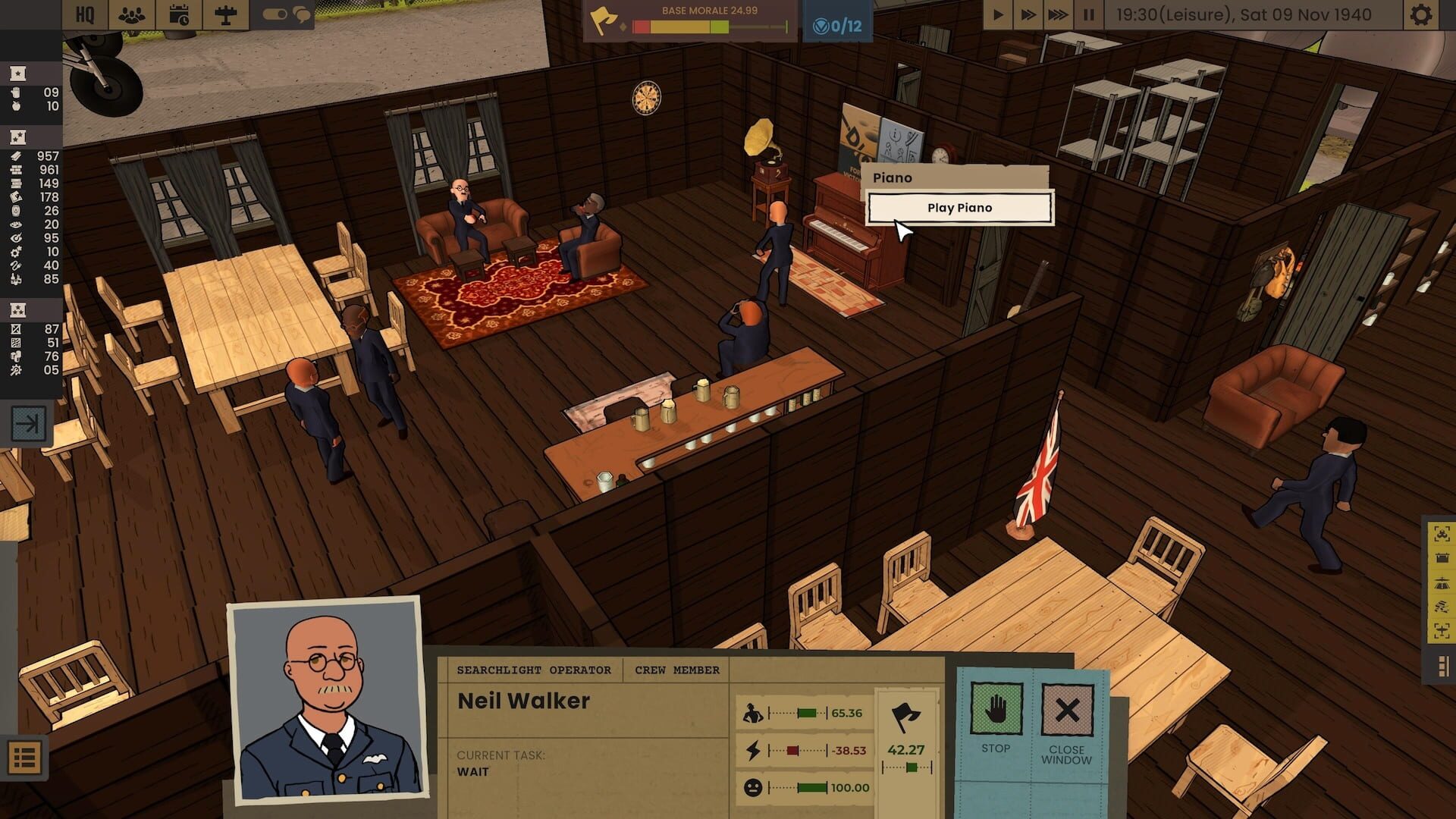Viewport: 1456px width, 819px height.
Task: Open HQ from the top toolbar
Action: tap(86, 14)
